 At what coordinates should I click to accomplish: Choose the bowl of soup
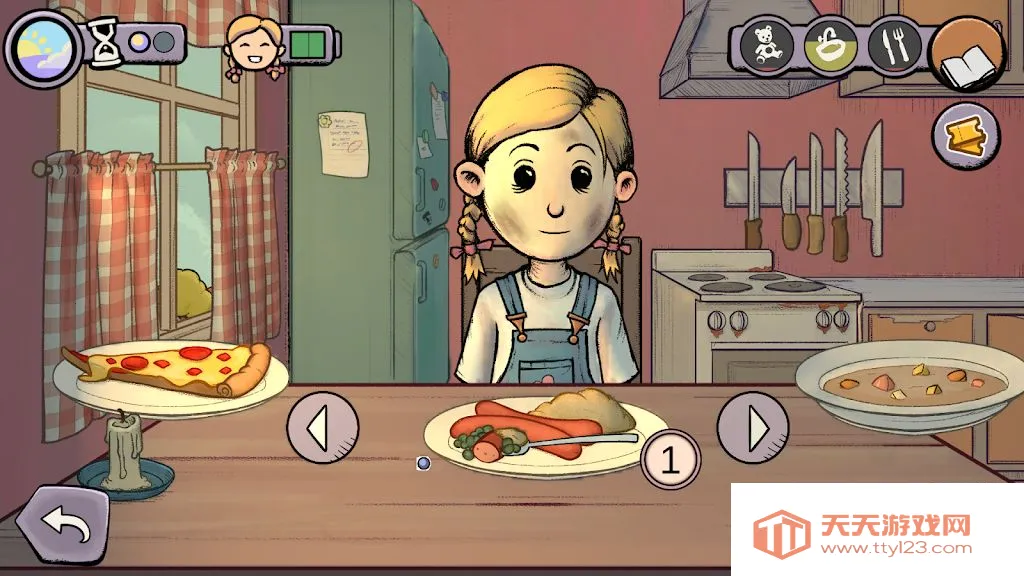coord(910,382)
